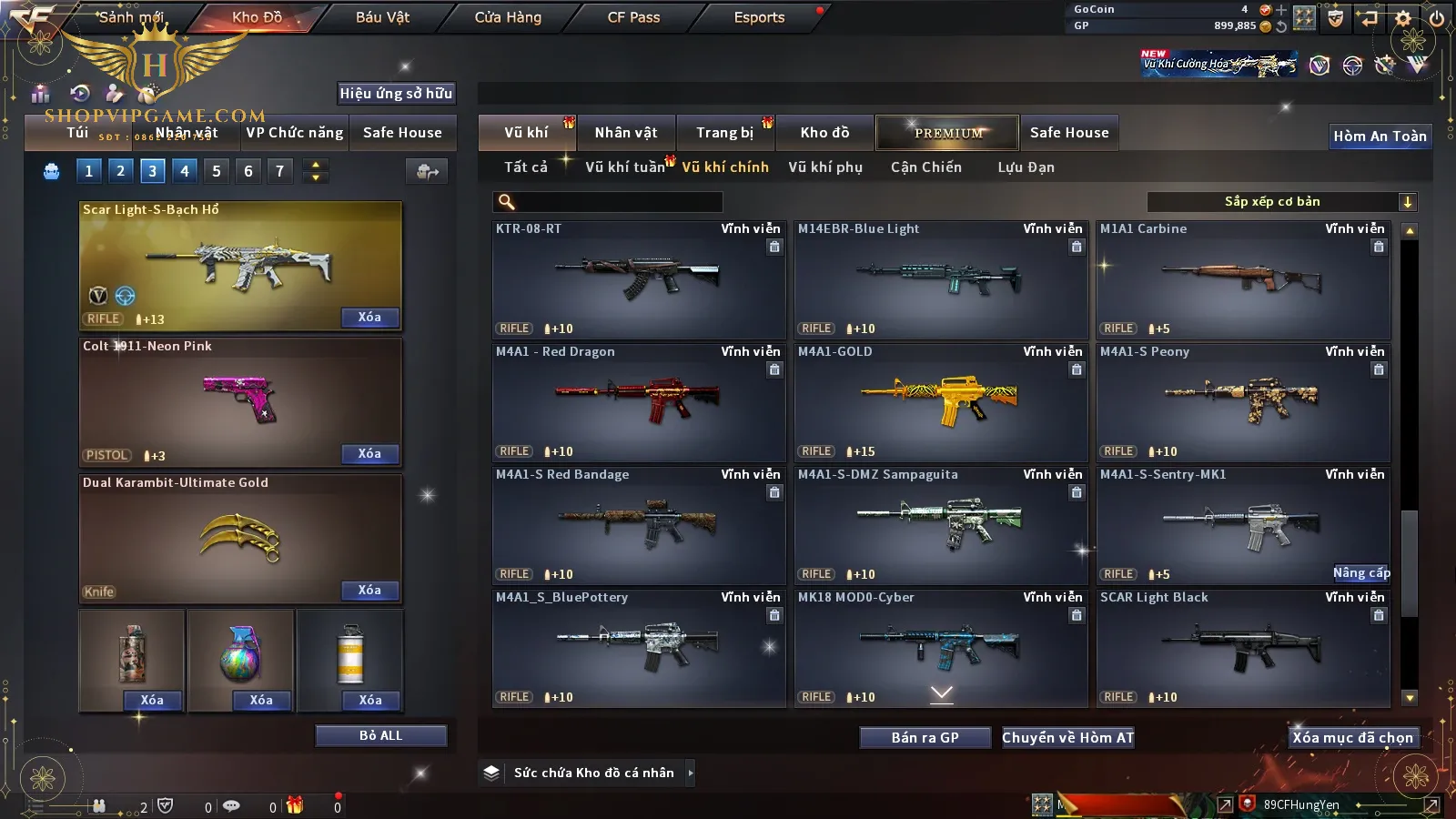Pick the M4A1 - Red Dragon rifle
Image resolution: width=1456 pixels, height=819 pixels.
coord(639,402)
